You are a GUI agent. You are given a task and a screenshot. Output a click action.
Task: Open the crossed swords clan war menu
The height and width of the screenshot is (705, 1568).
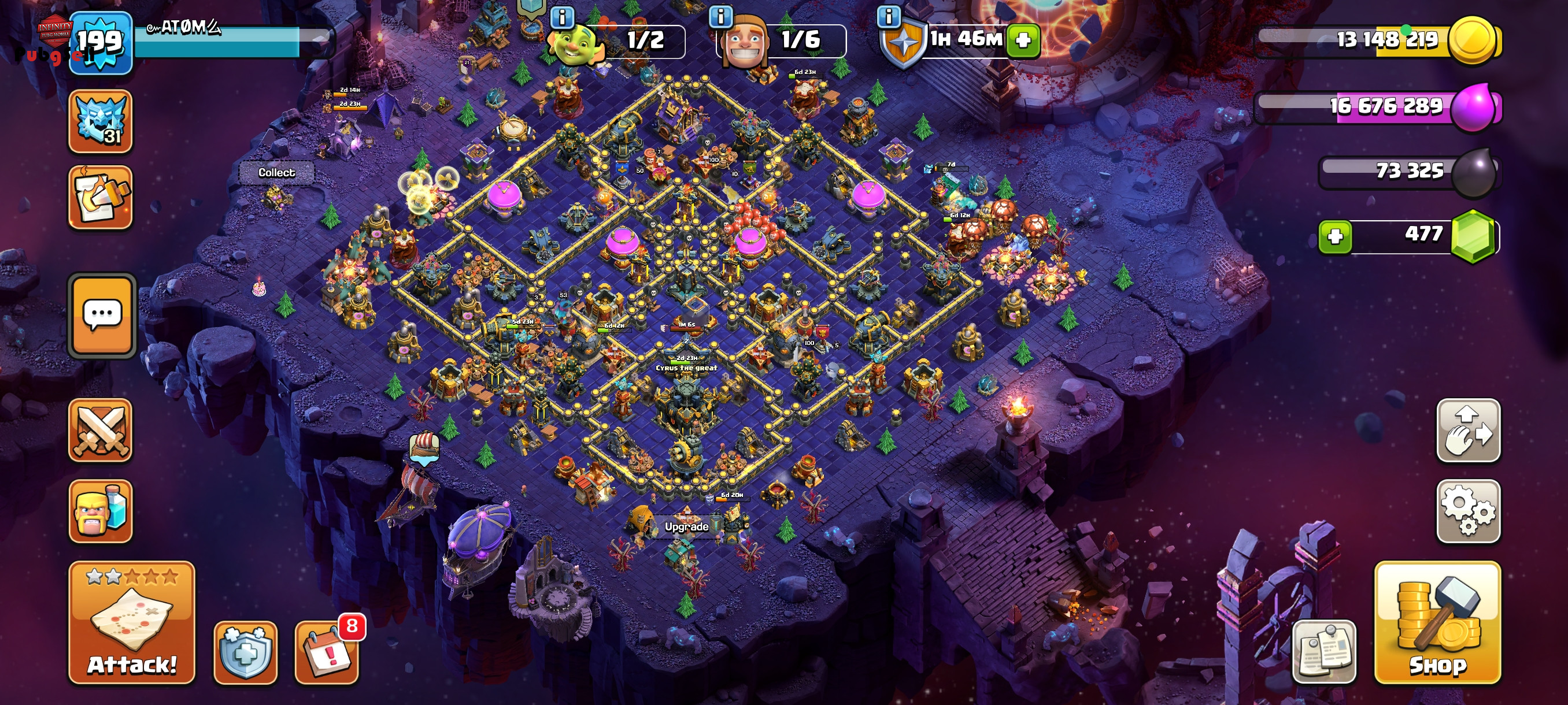[101, 431]
